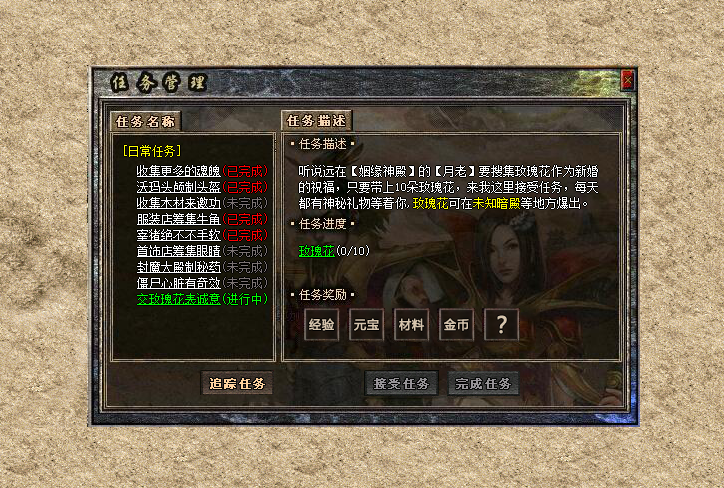724x488 pixels.
Task: Complete the quest with 完成任务
Action: tap(484, 383)
